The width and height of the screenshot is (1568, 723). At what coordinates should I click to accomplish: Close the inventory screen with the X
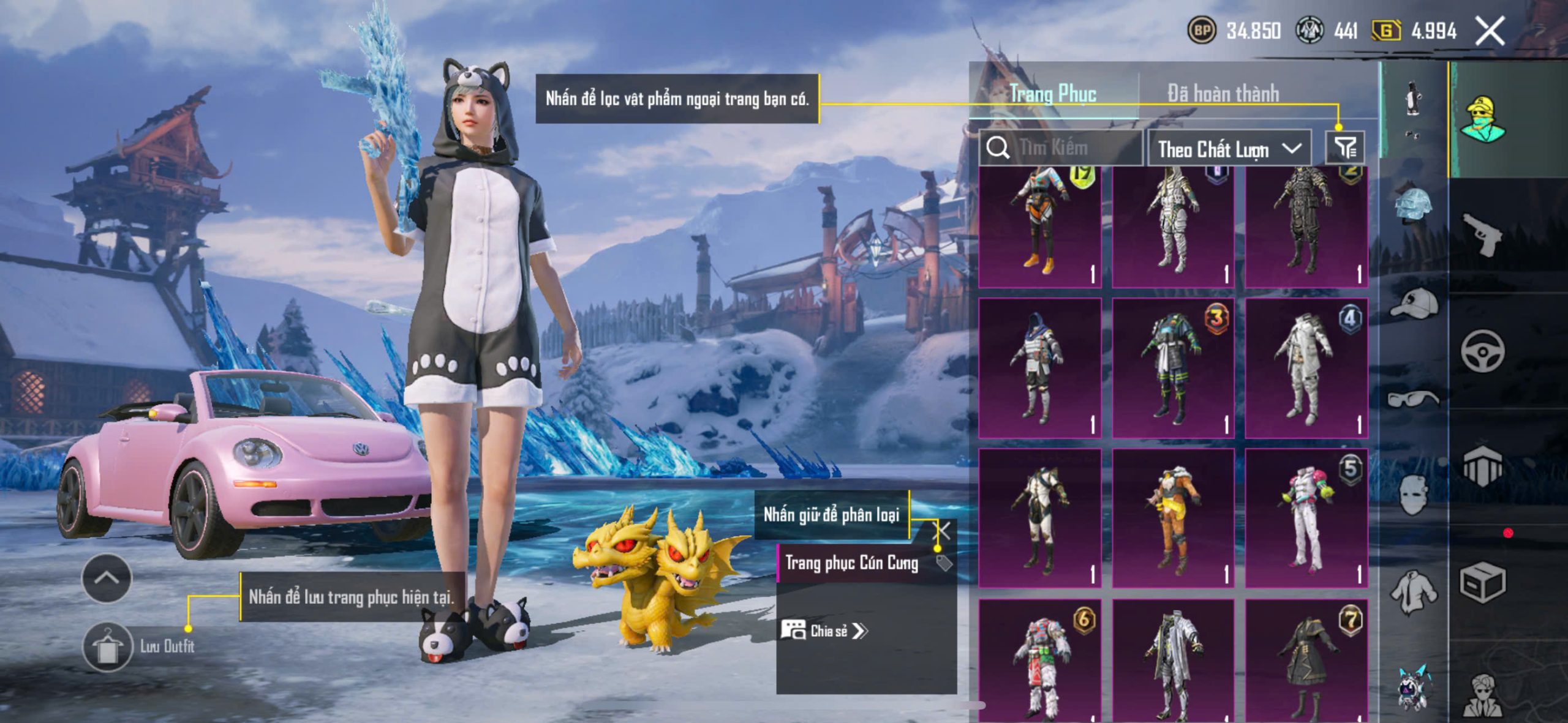pyautogui.click(x=1490, y=31)
